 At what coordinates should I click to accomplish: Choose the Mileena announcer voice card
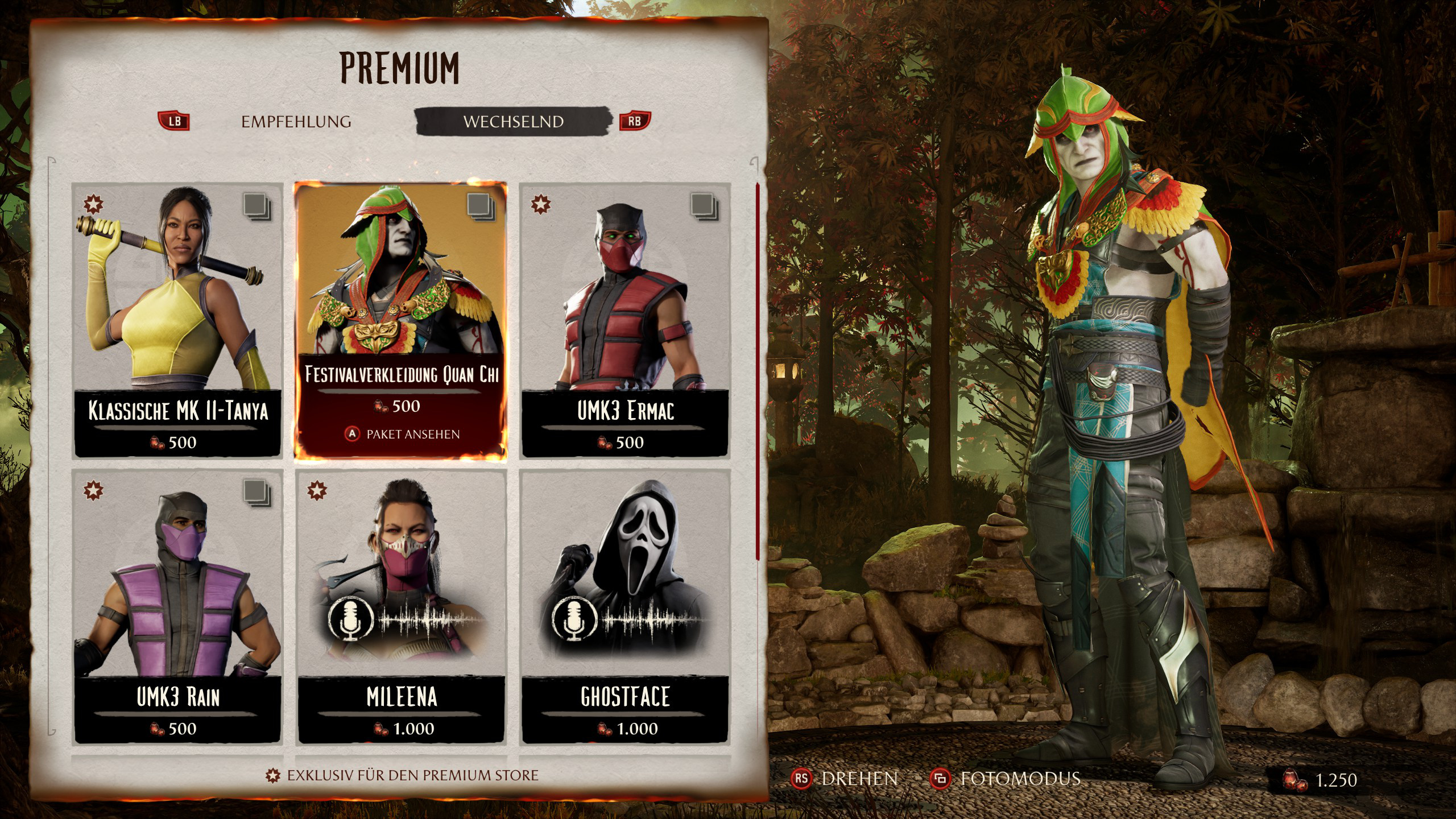coord(402,606)
